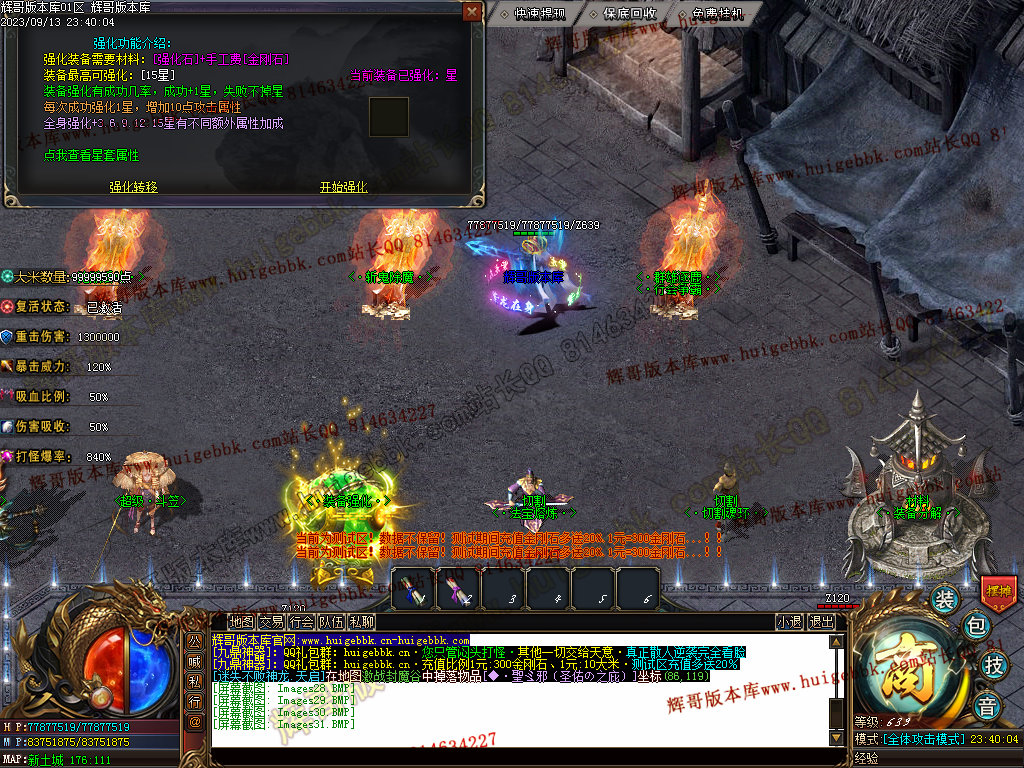Open the 行会 guild button
This screenshot has width=1024, height=768.
[x=301, y=622]
